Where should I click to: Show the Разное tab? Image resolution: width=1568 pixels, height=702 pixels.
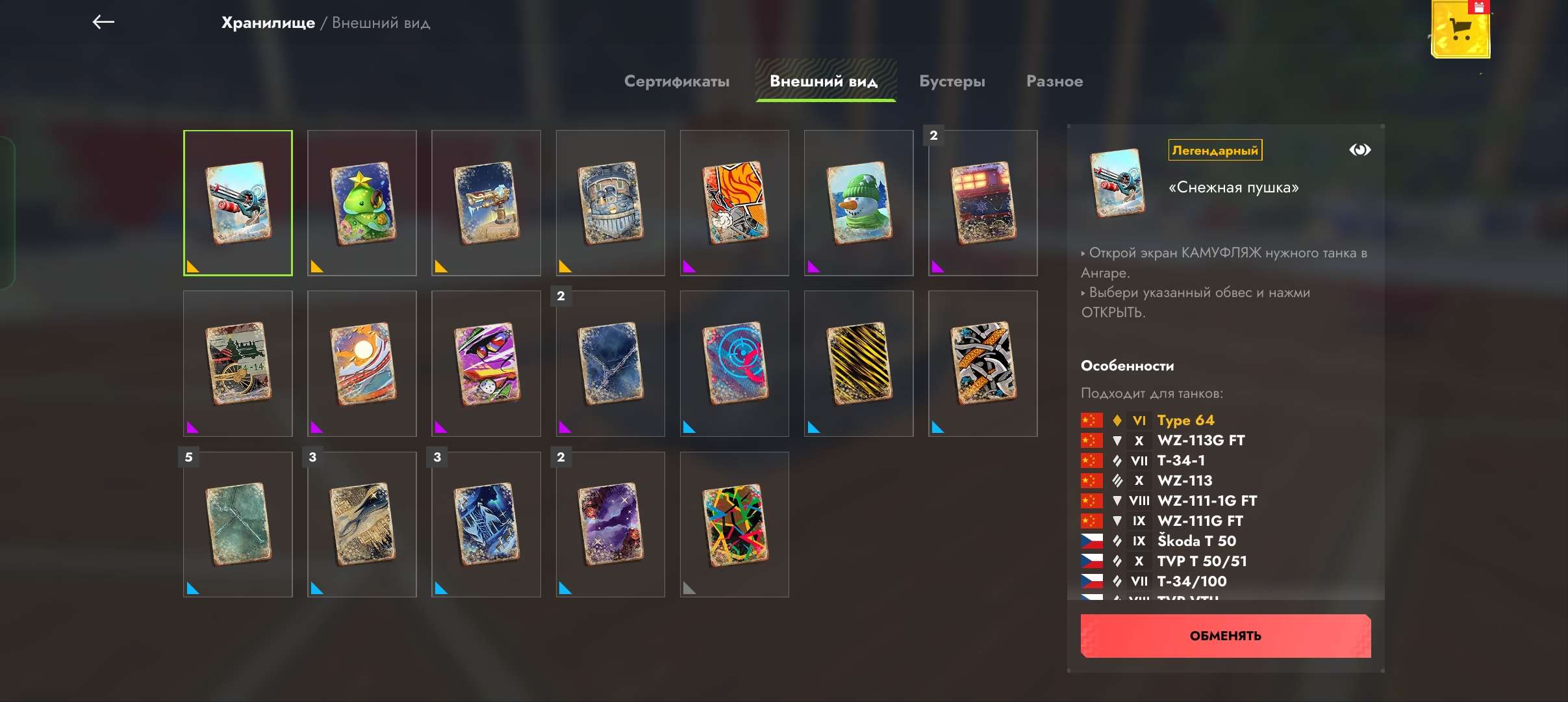coord(1054,81)
